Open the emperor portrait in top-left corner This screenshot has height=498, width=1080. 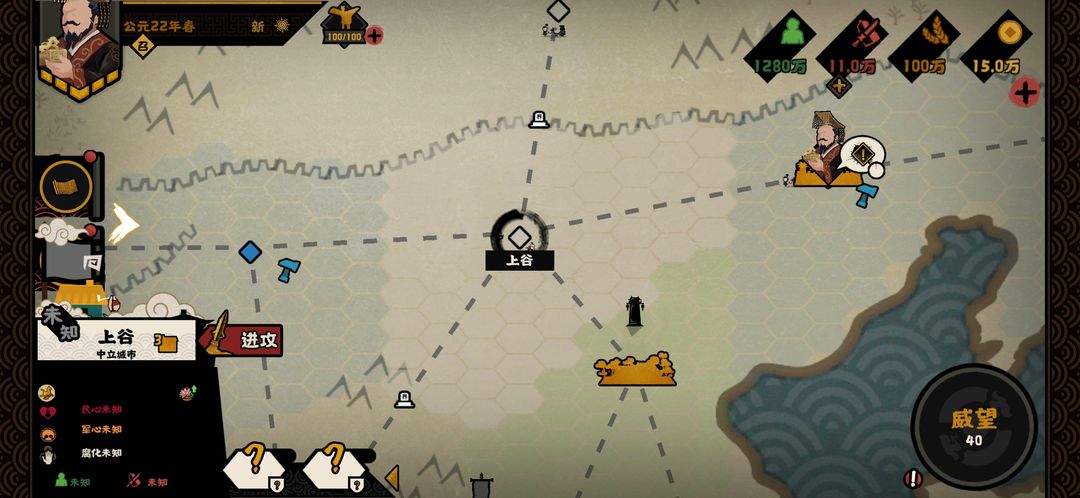[78, 45]
